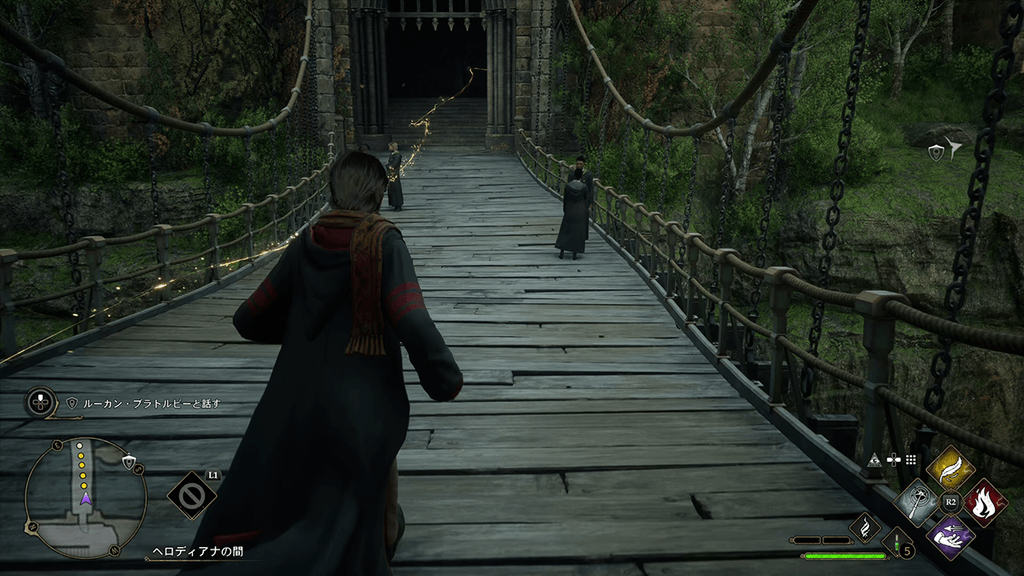Viewport: 1024px width, 576px height.
Task: Click the nine-dot grid icon
Action: pyautogui.click(x=911, y=459)
